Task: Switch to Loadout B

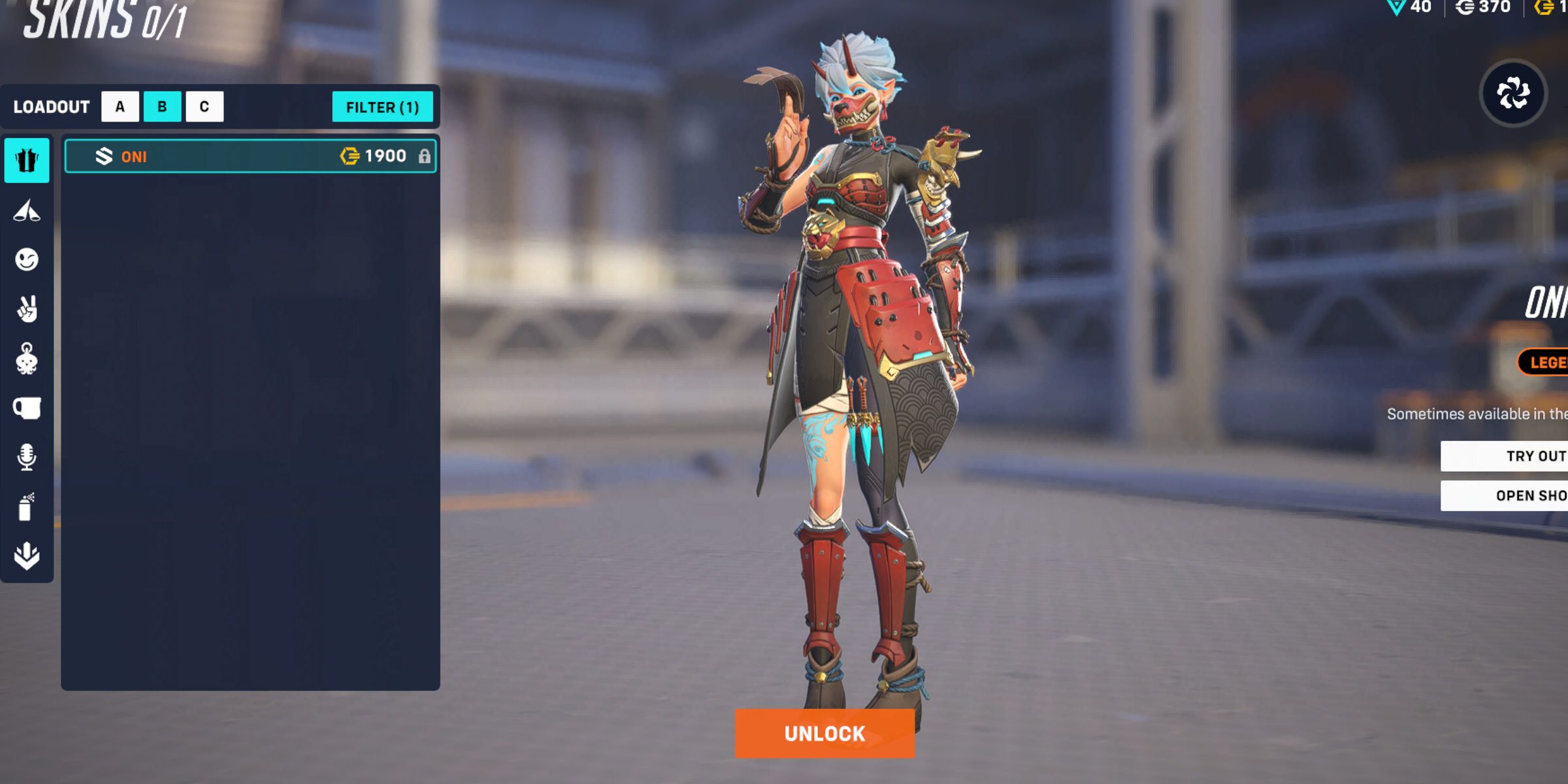Action: pos(163,106)
